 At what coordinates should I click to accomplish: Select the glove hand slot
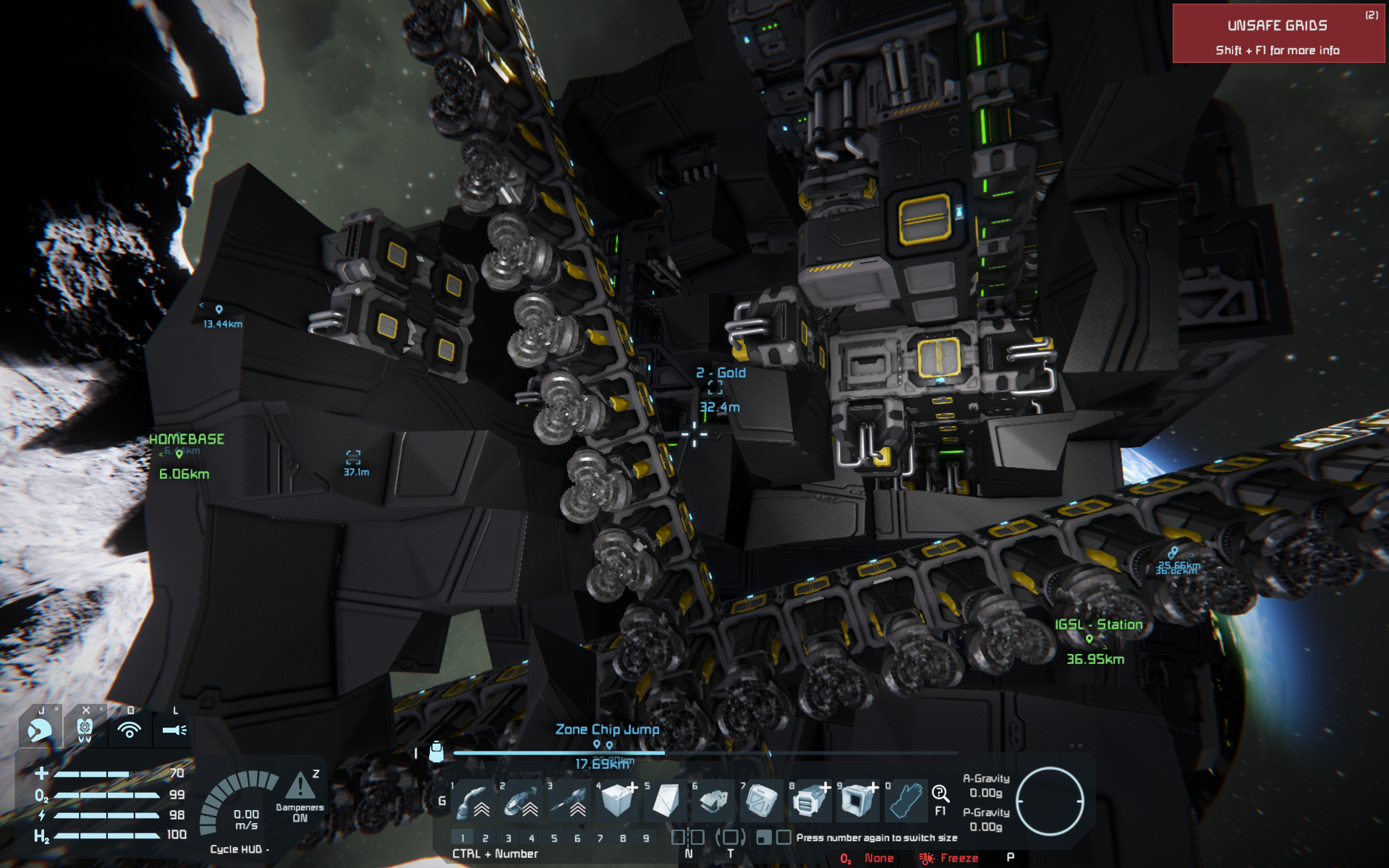905,801
